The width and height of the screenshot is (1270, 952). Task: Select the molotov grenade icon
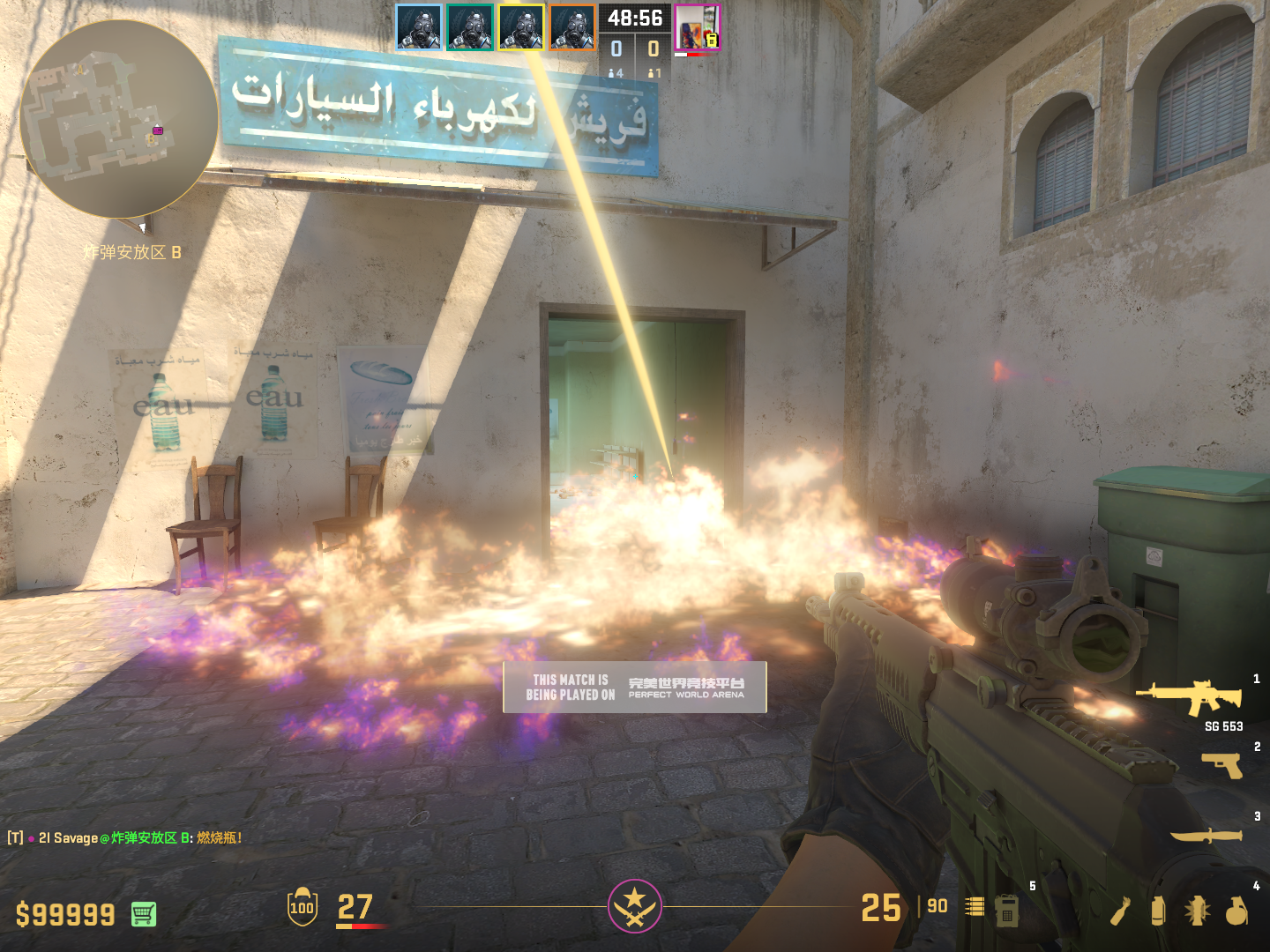[1120, 911]
